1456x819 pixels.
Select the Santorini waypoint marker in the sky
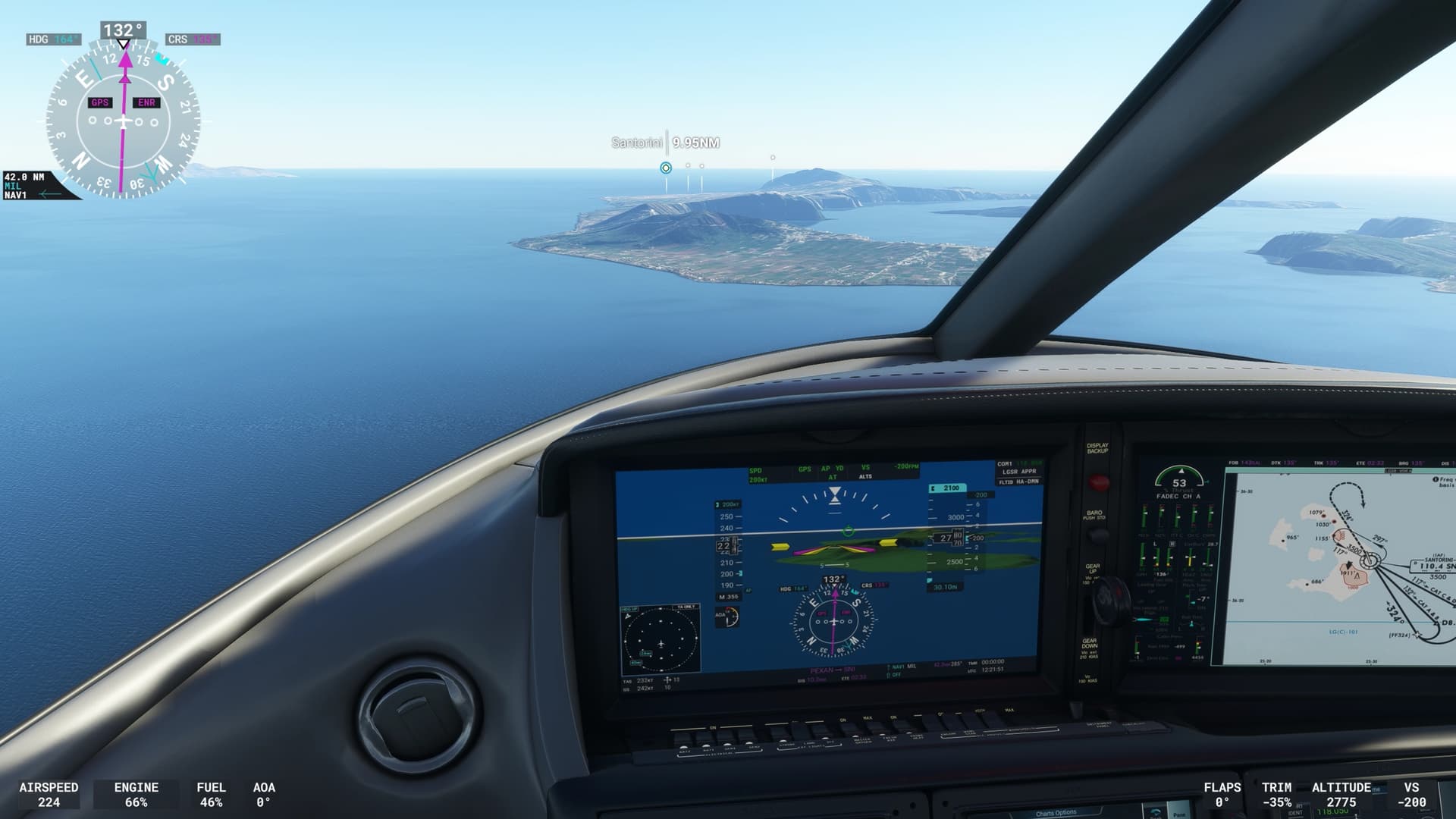pos(665,168)
